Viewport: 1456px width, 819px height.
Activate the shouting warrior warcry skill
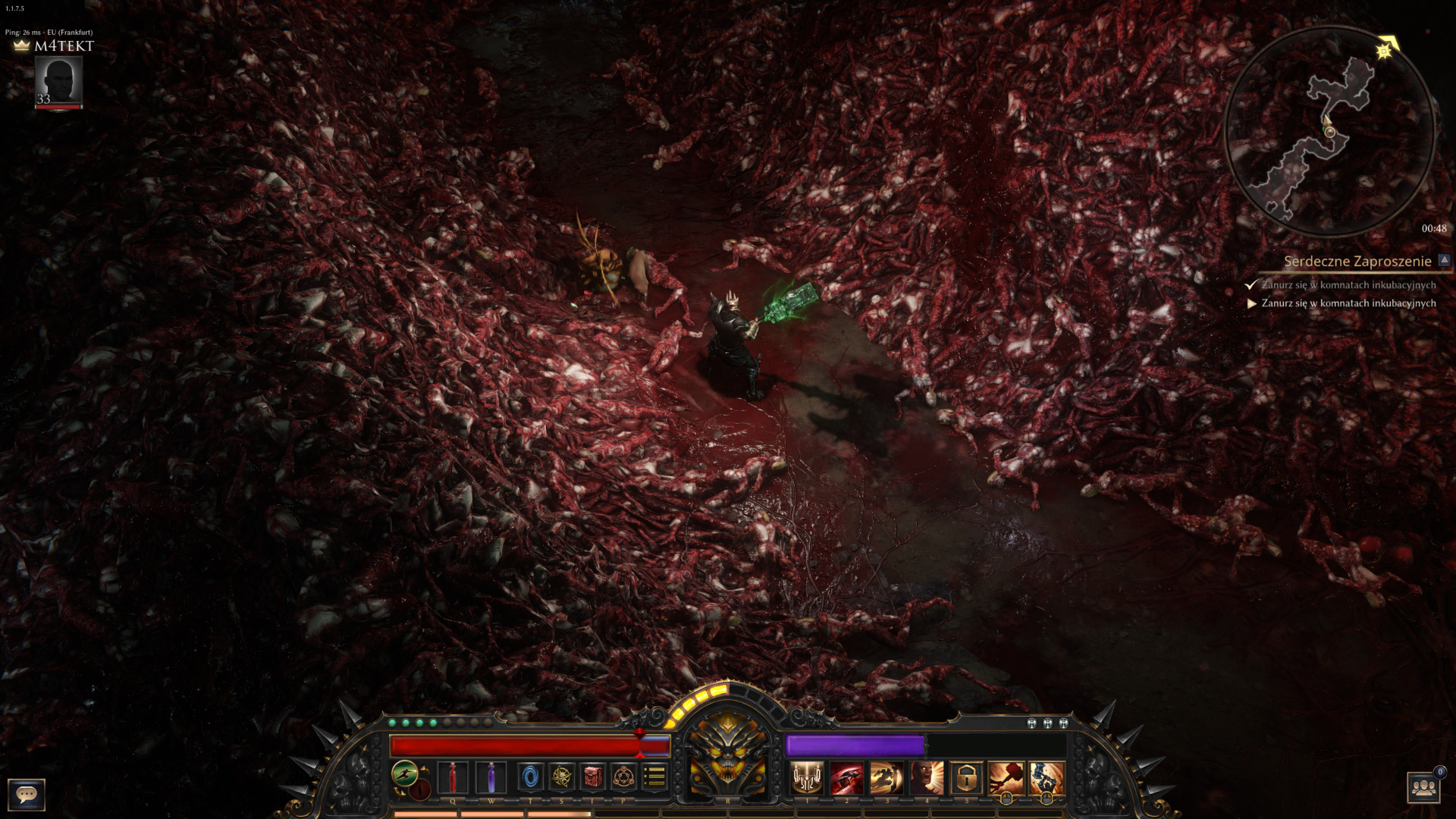pos(927,778)
